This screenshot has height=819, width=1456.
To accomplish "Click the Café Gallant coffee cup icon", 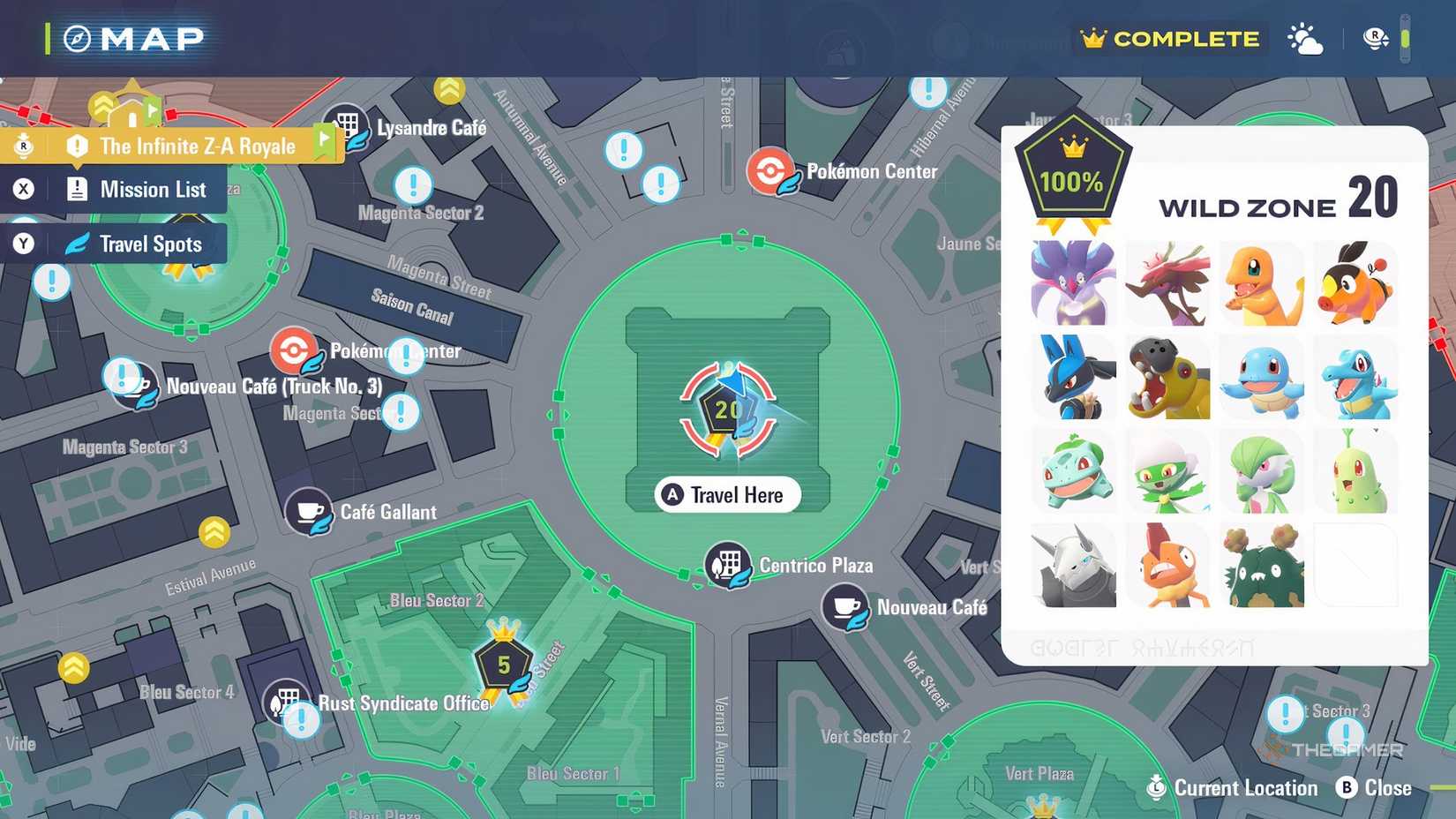I will click(x=308, y=512).
